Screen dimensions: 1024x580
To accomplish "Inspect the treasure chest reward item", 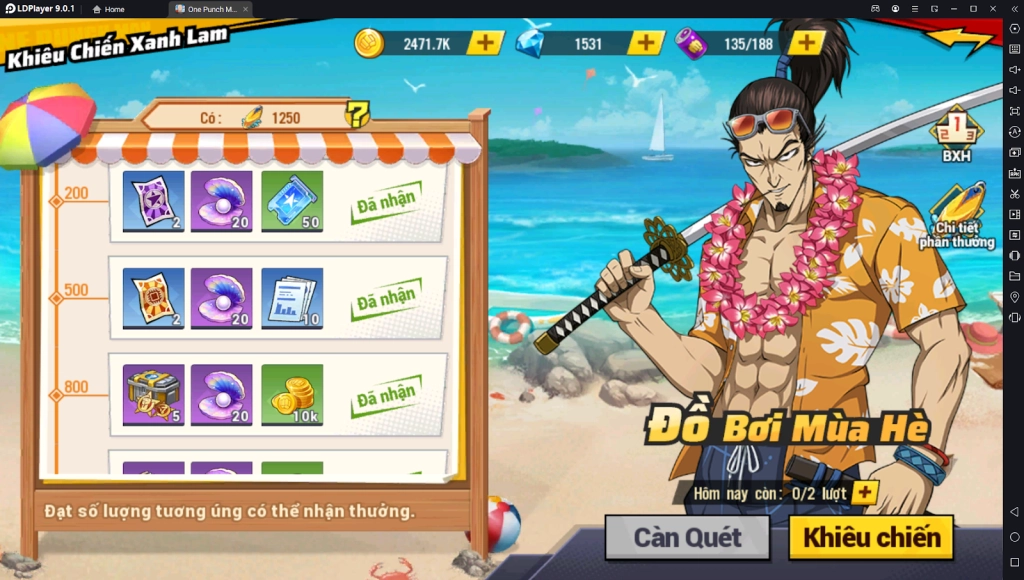I will coord(154,395).
